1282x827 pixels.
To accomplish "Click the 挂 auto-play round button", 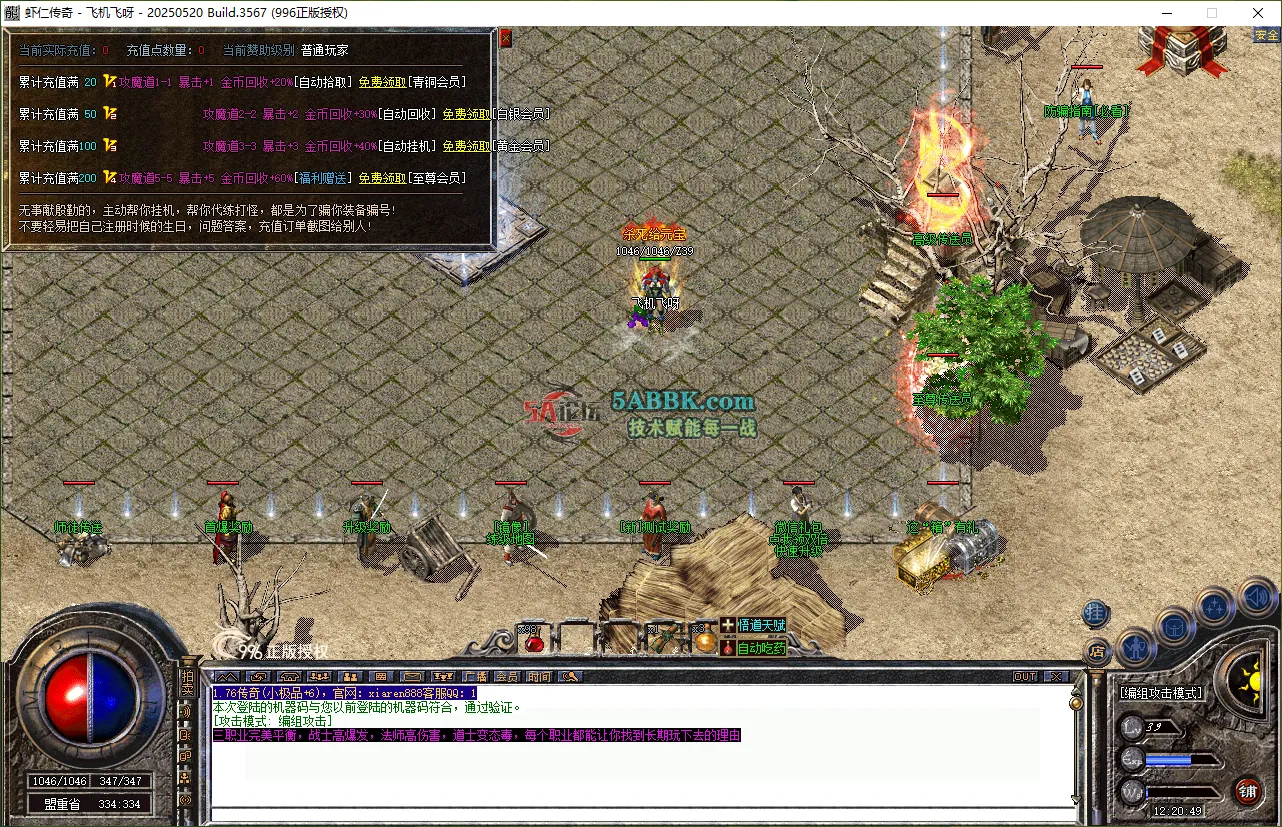I will pyautogui.click(x=1096, y=612).
